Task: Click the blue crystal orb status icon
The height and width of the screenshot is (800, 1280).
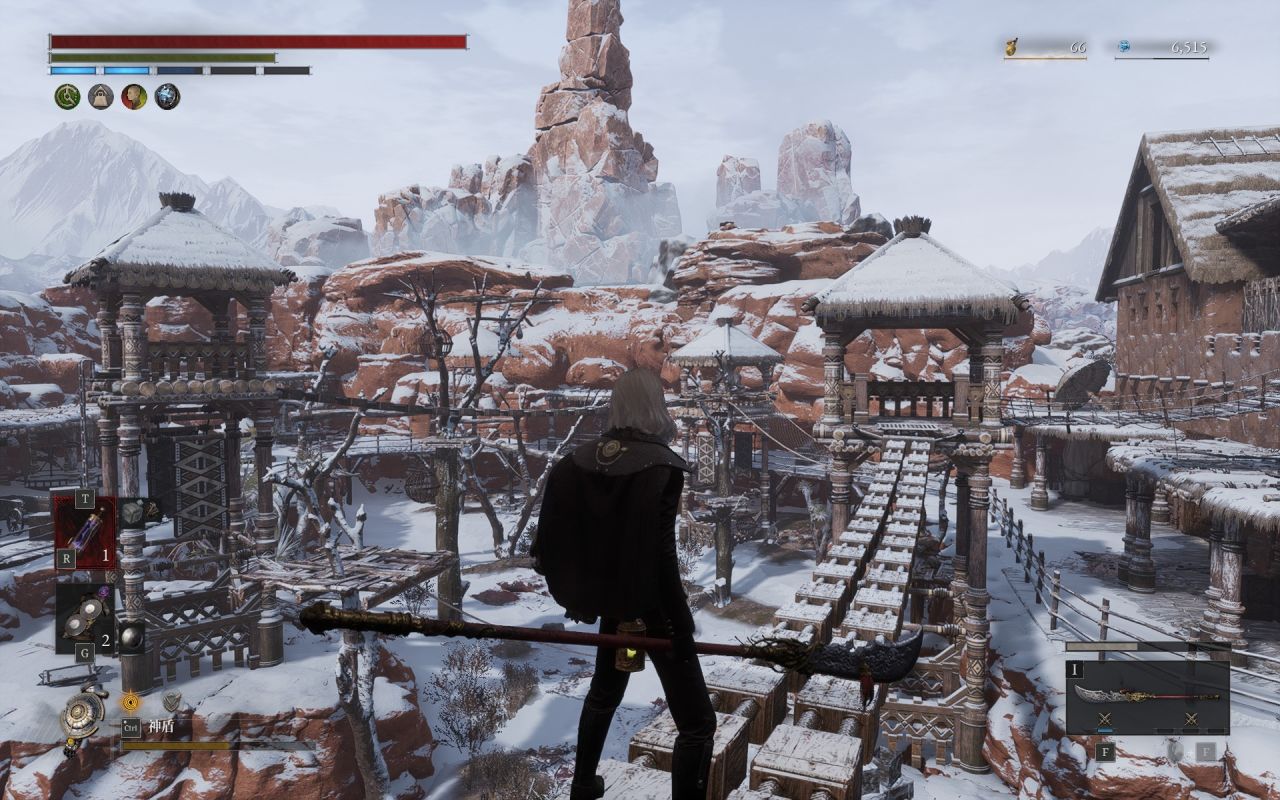Action: pyautogui.click(x=167, y=96)
